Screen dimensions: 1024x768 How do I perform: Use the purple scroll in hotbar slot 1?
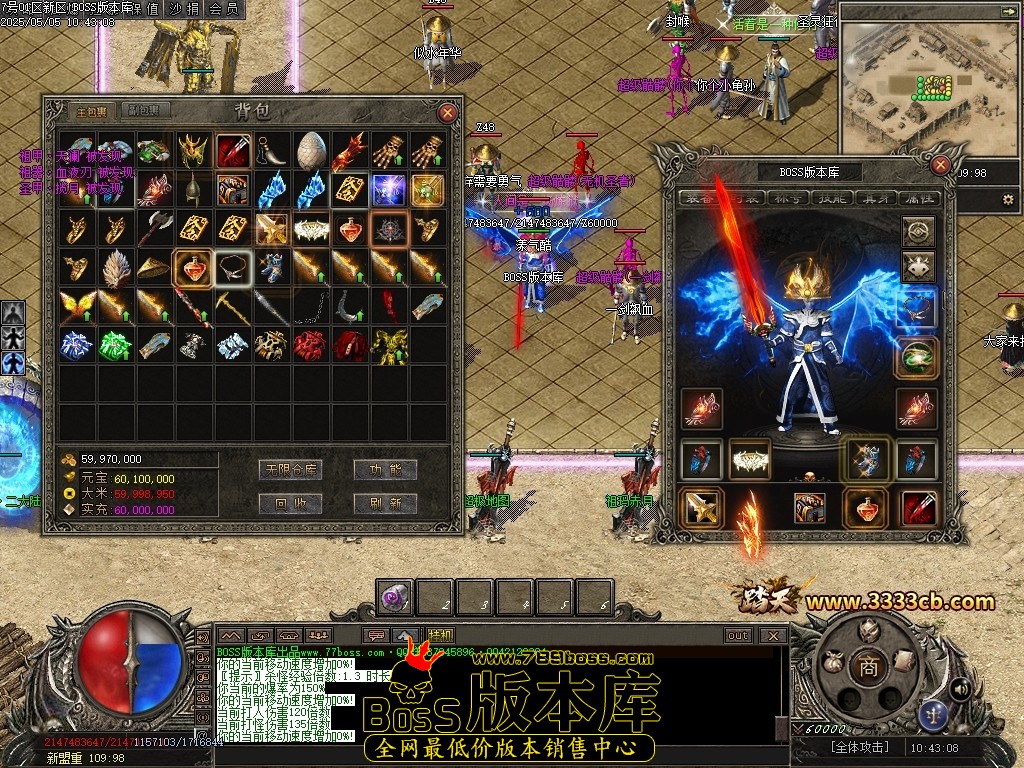395,597
